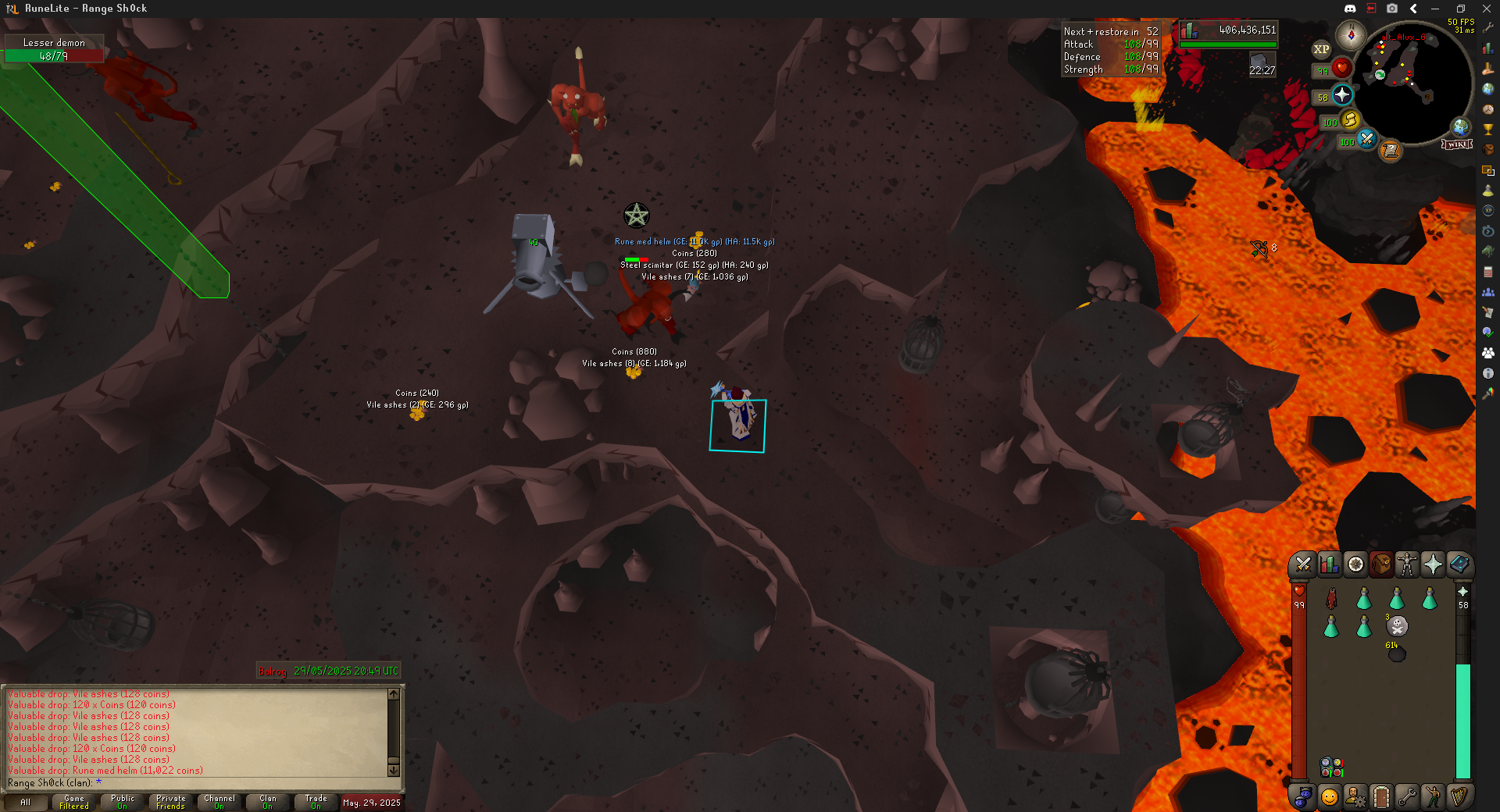Open the Worn Equipment tab
This screenshot has height=812, width=1500.
tap(1407, 564)
